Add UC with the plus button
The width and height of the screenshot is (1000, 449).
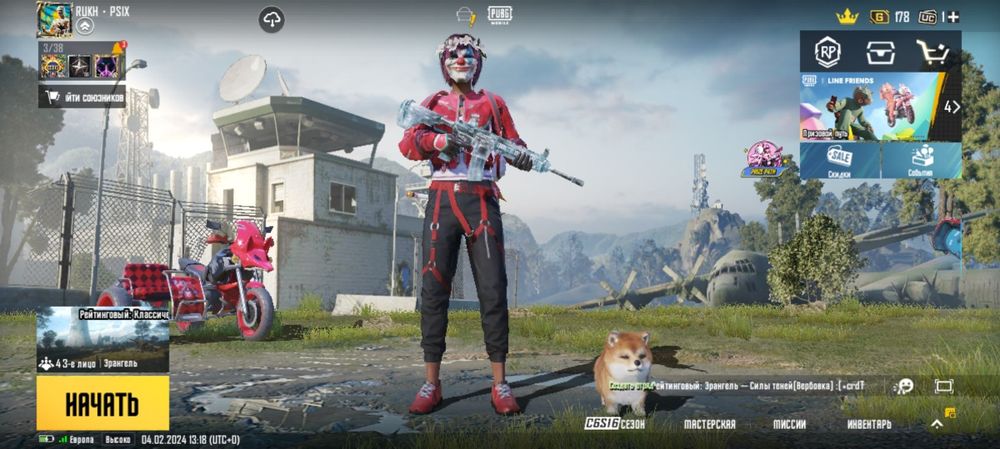click(x=953, y=17)
